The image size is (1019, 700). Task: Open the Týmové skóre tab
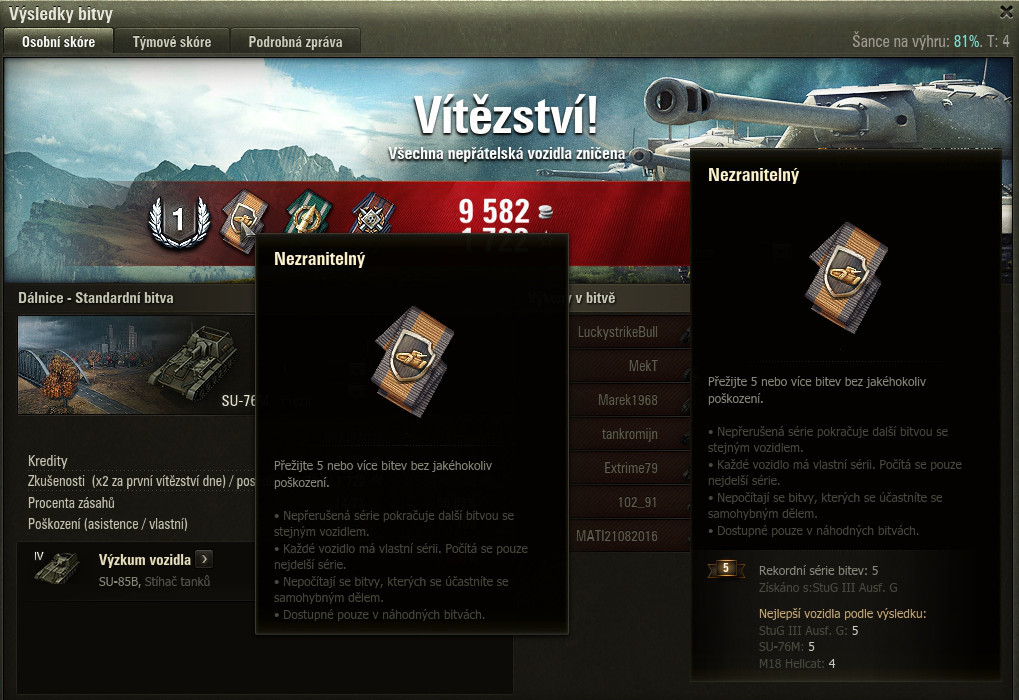pos(171,42)
